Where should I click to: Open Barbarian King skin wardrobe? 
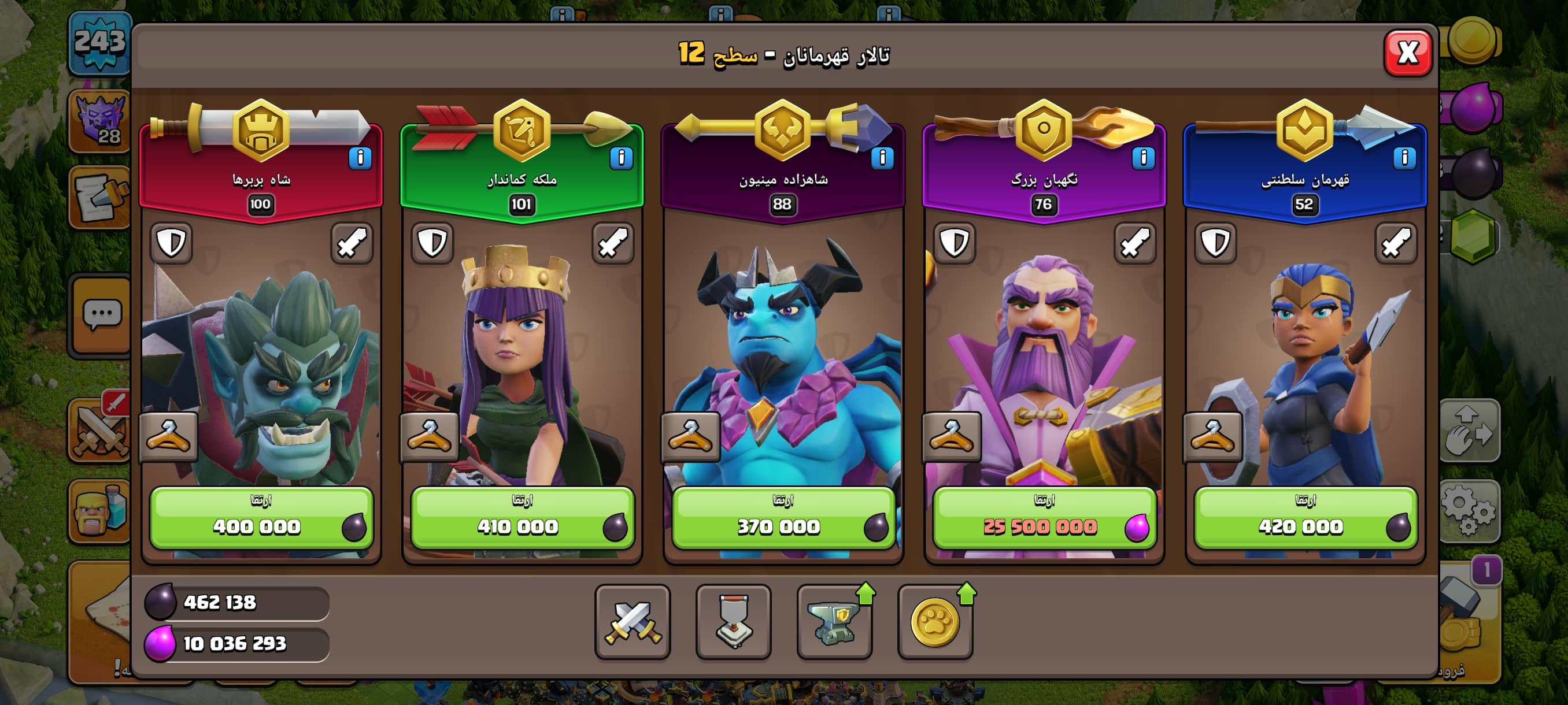[x=169, y=436]
